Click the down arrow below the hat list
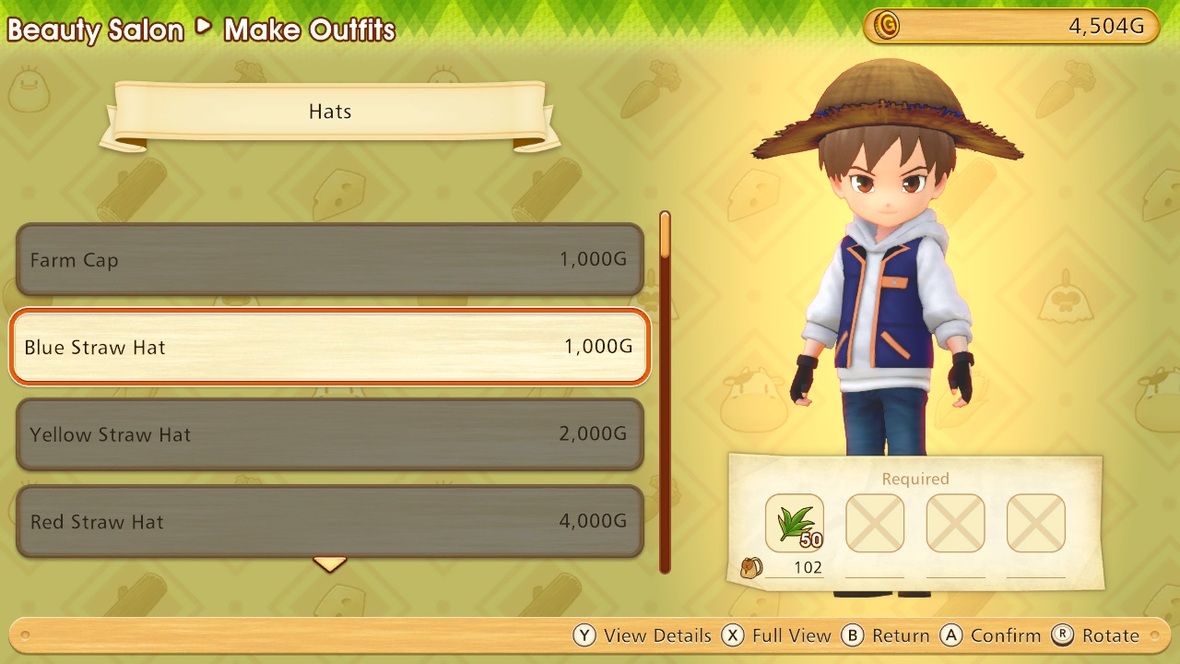Viewport: 1180px width, 664px height. pos(330,565)
